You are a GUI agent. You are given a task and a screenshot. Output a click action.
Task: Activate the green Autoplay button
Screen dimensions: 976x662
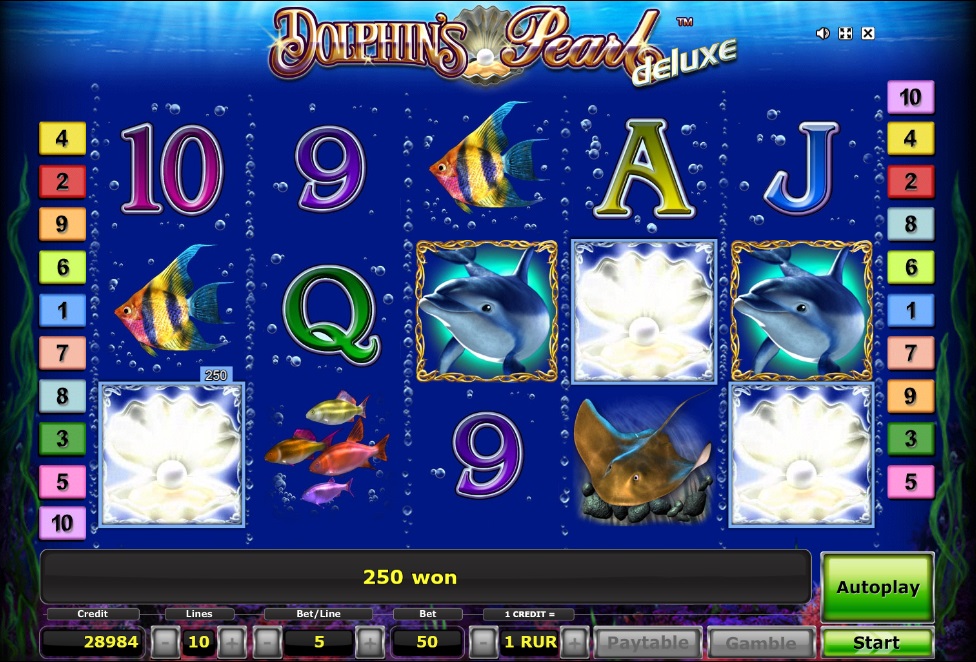click(877, 587)
